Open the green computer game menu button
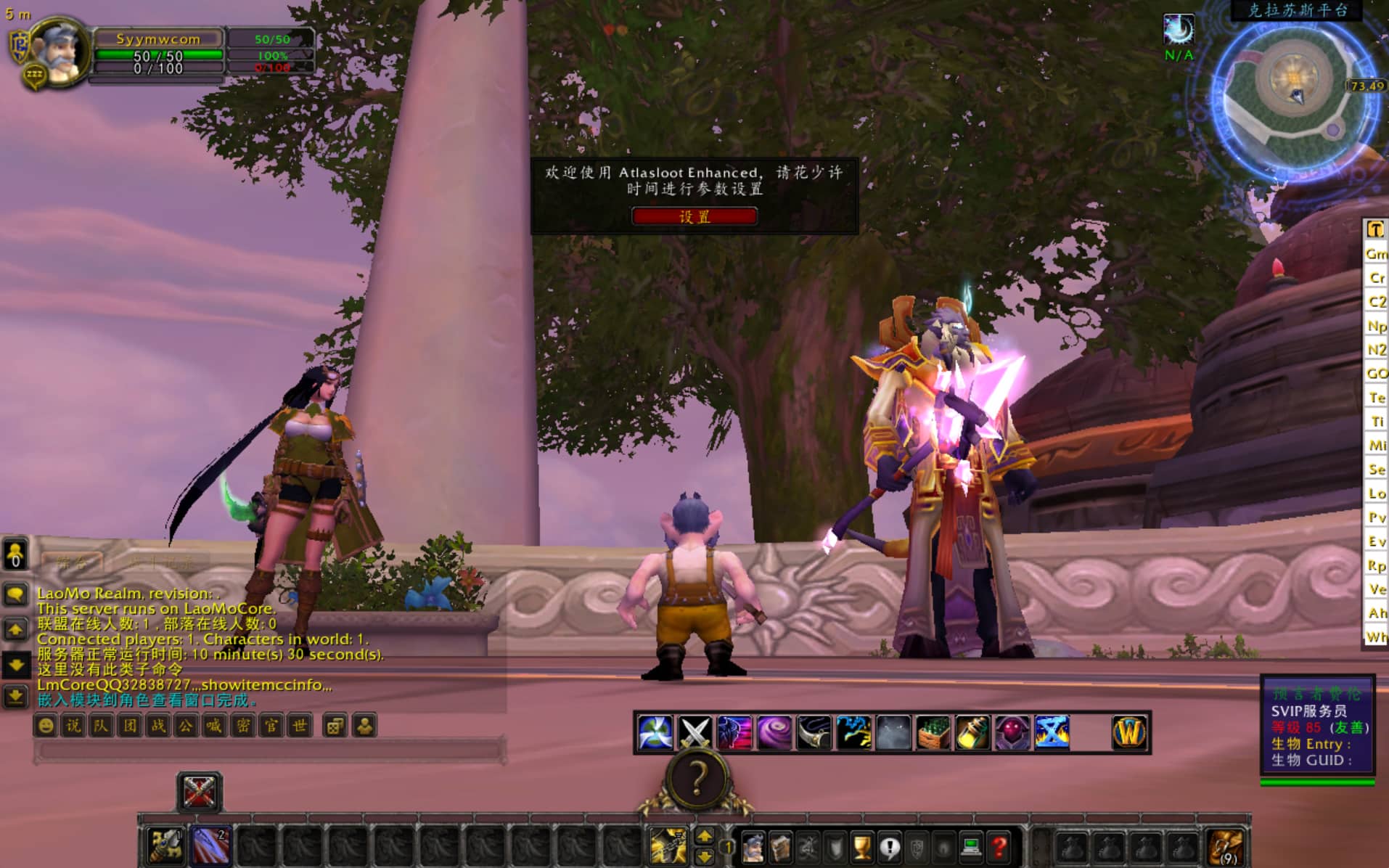Image resolution: width=1389 pixels, height=868 pixels. tap(971, 846)
